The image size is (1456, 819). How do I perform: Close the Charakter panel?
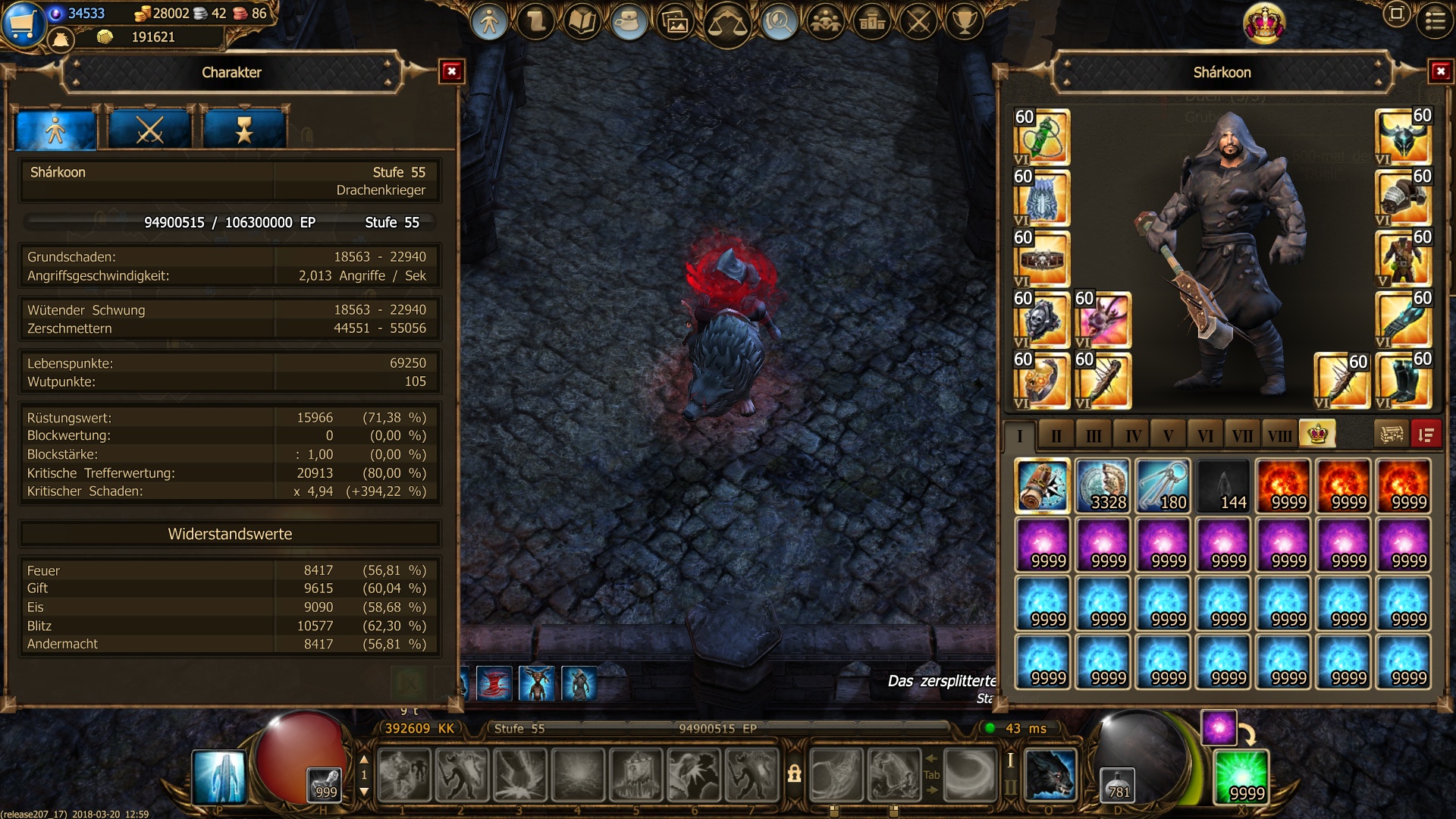[452, 72]
